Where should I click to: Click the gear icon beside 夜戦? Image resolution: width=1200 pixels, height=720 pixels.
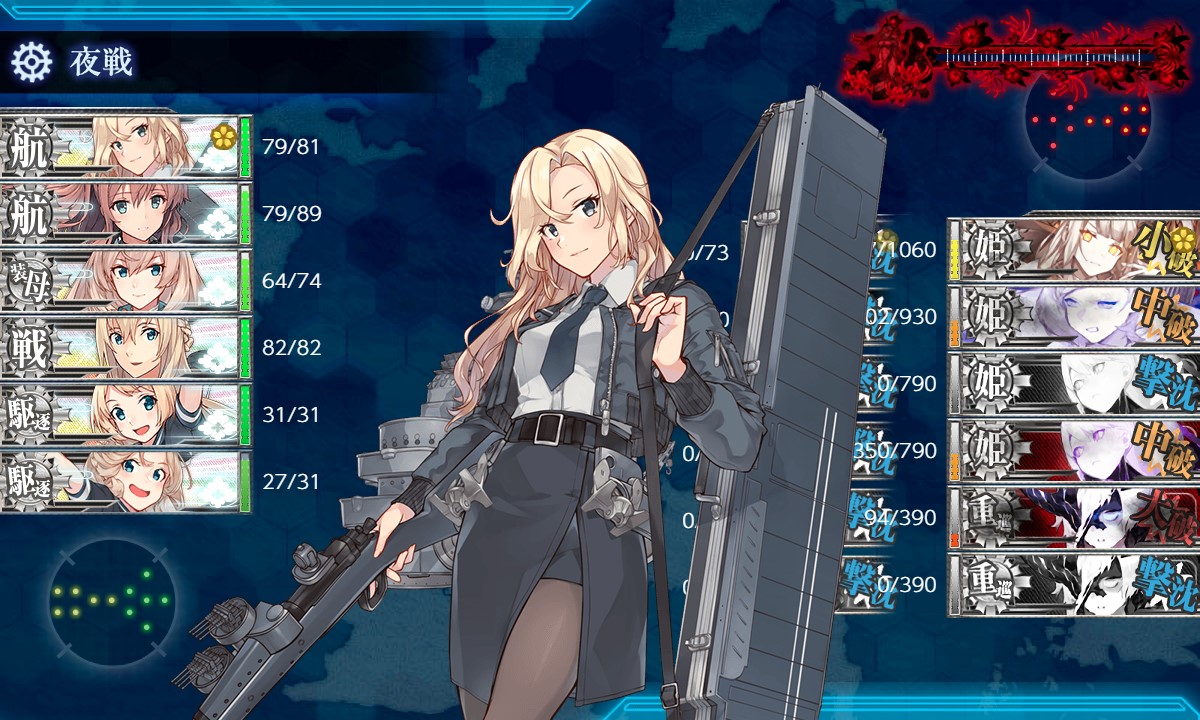[31, 63]
